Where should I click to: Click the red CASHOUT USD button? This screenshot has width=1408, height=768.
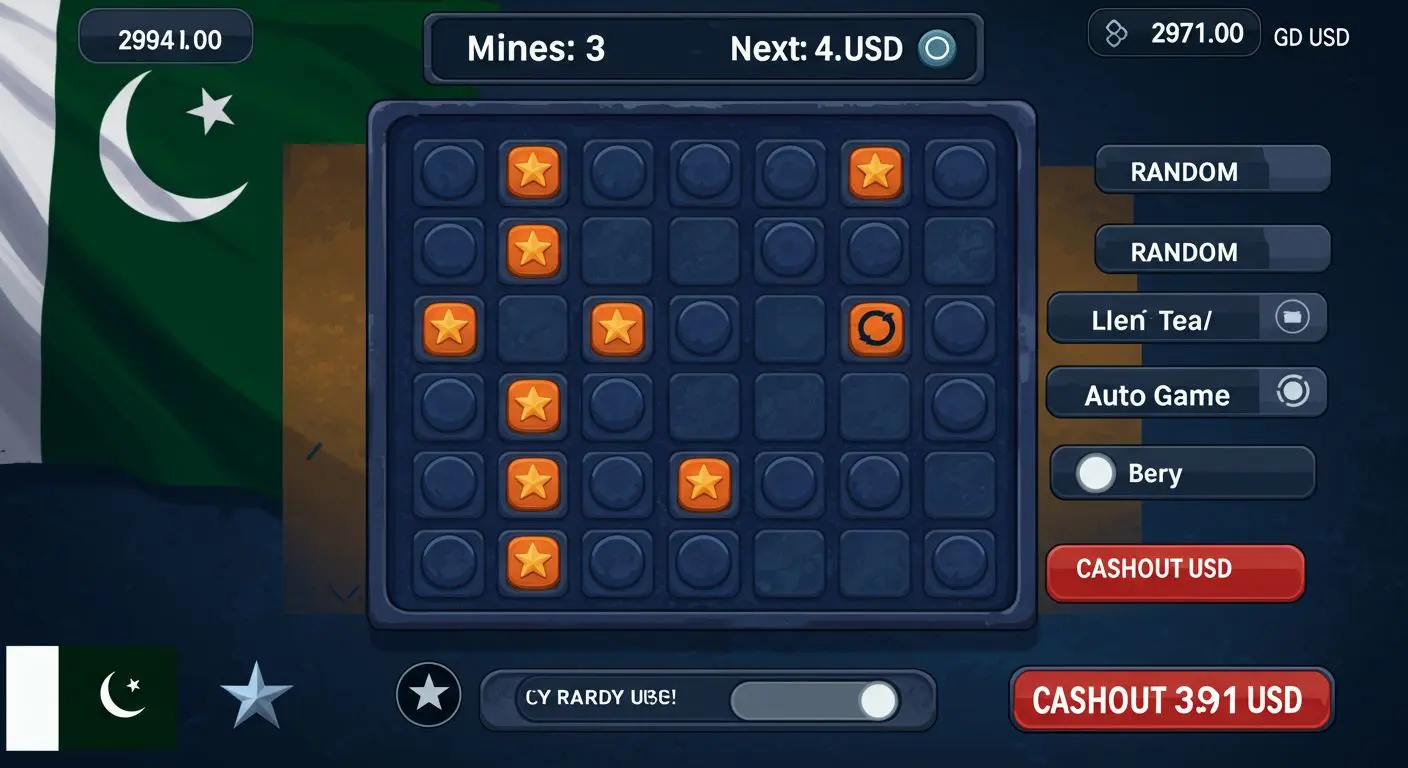1175,570
